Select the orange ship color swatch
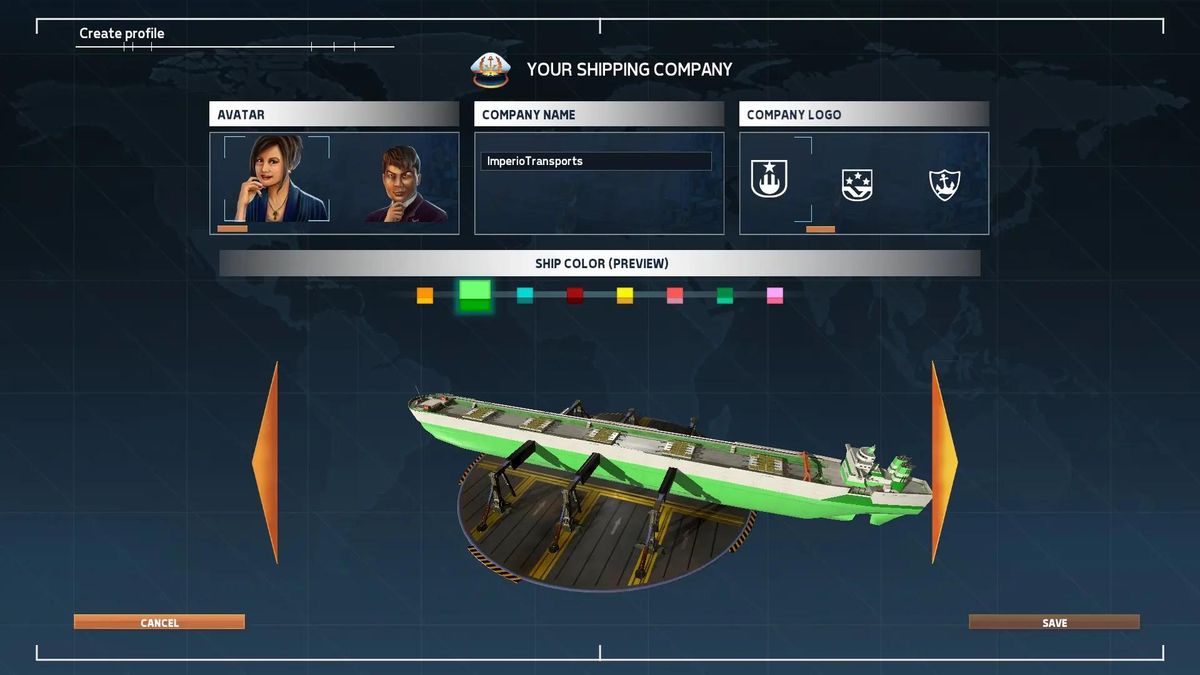The image size is (1200, 675). point(425,295)
